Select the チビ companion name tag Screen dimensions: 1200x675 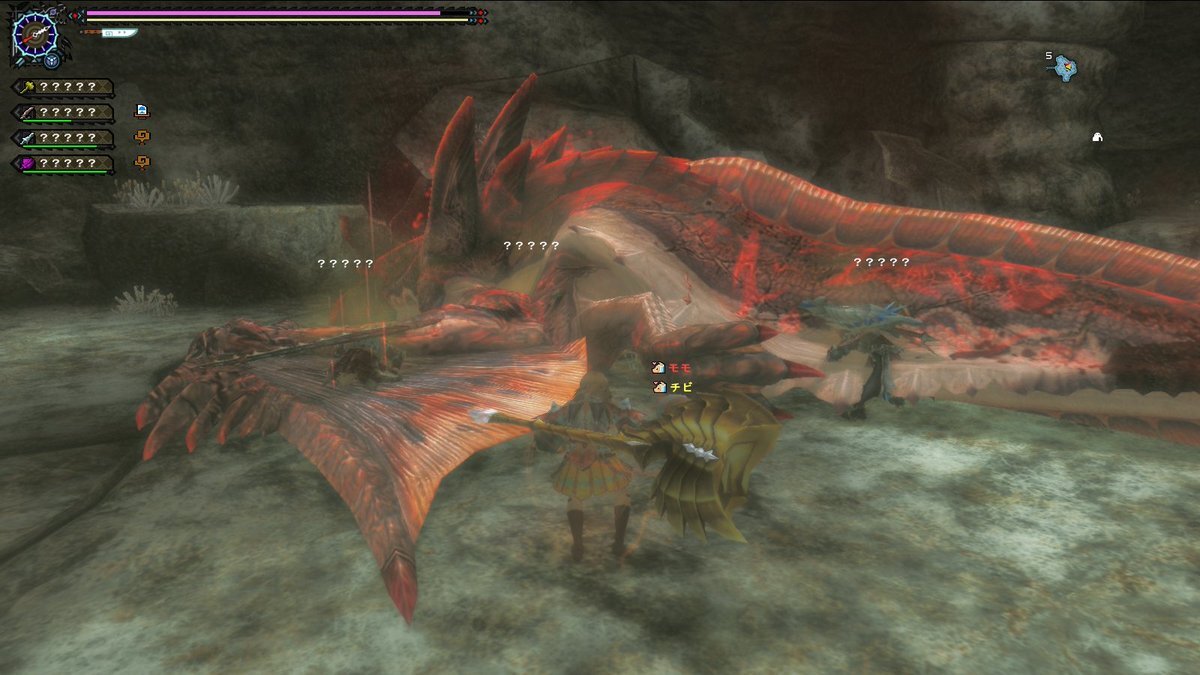[x=673, y=386]
